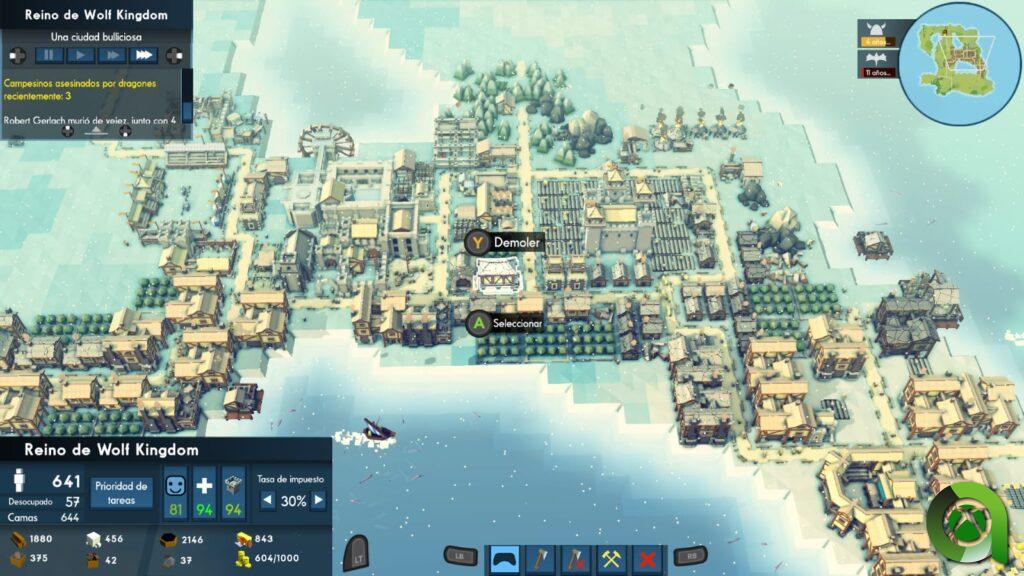Pause the game speed
Viewport: 1024px width, 576px height.
point(50,55)
